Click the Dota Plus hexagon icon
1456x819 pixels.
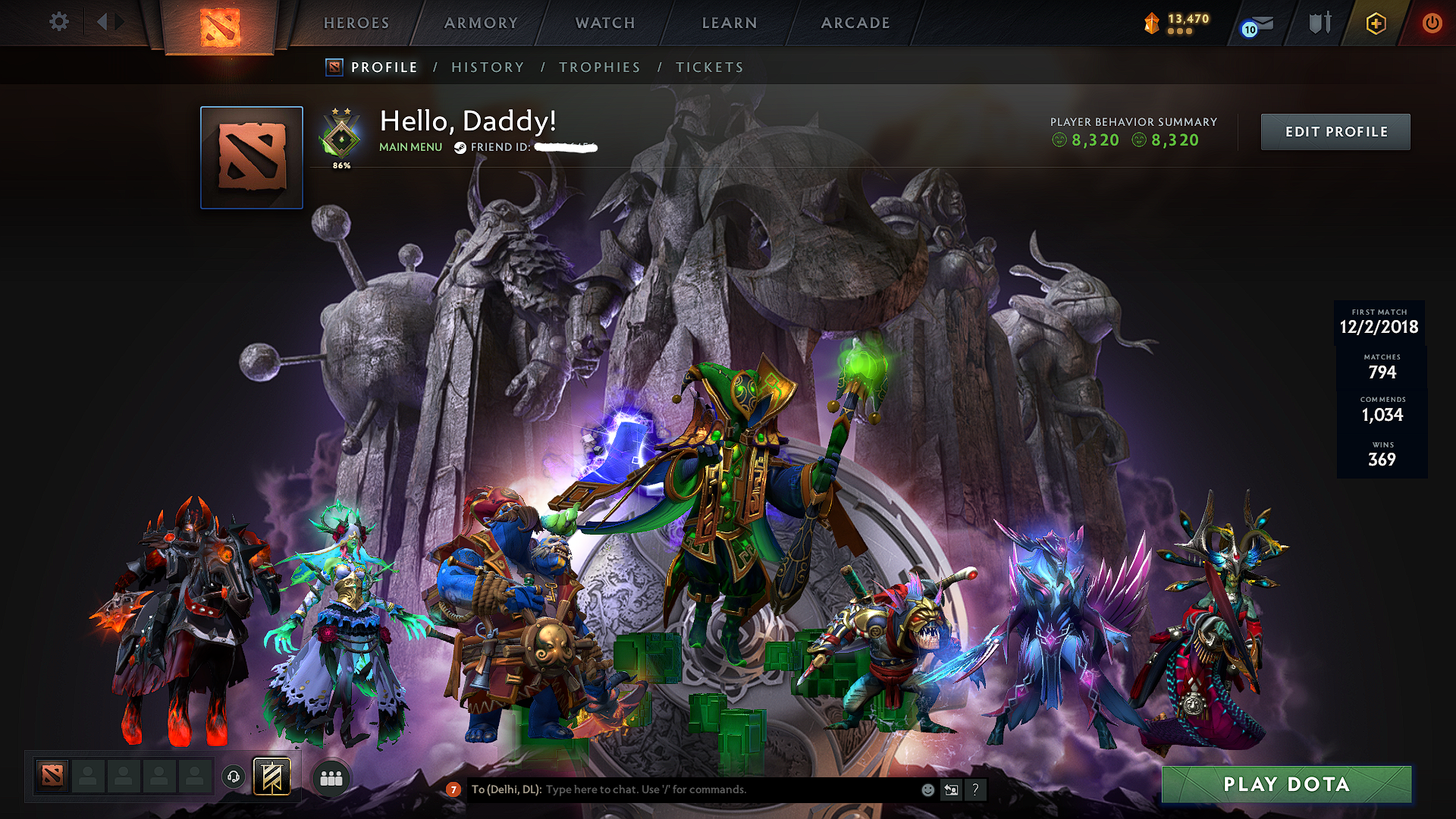click(x=1376, y=23)
